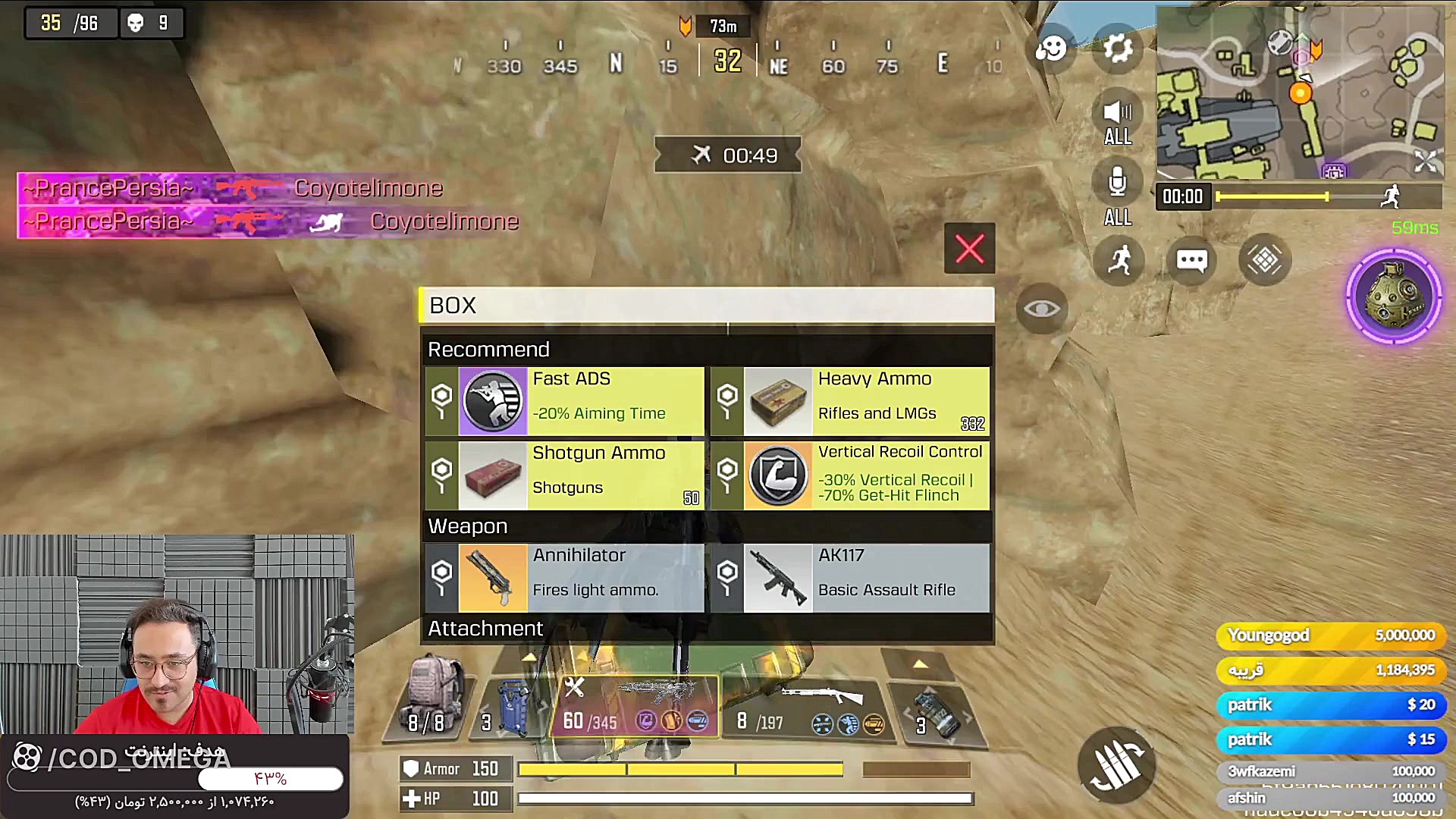The height and width of the screenshot is (819, 1456).
Task: Open the emote smiley menu
Action: pyautogui.click(x=1051, y=49)
